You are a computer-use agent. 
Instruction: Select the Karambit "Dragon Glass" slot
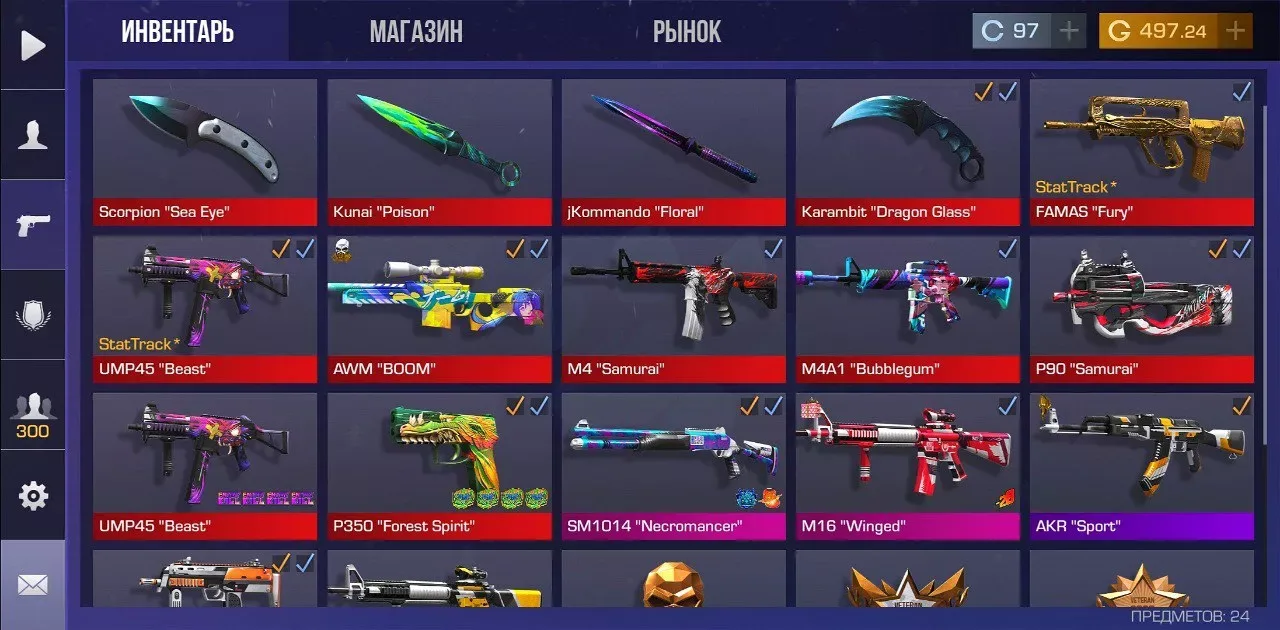tap(907, 152)
